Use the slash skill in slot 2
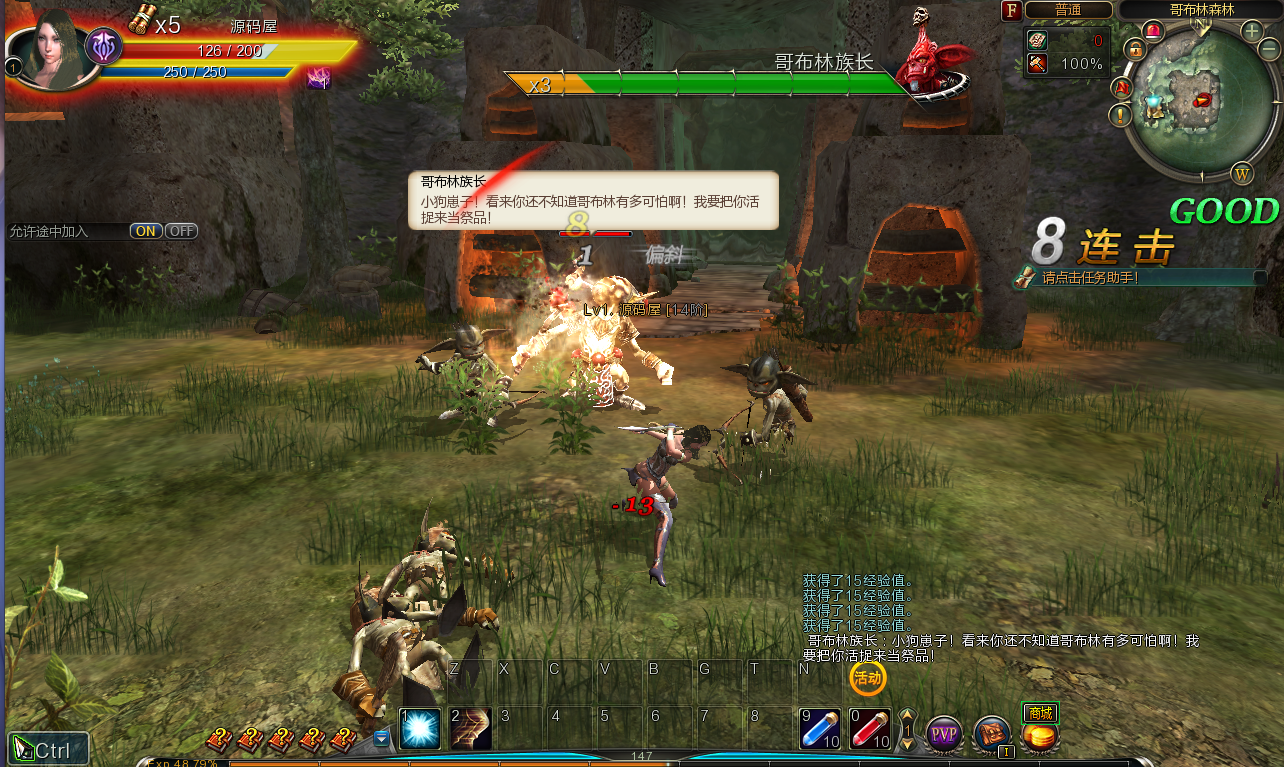 [469, 729]
